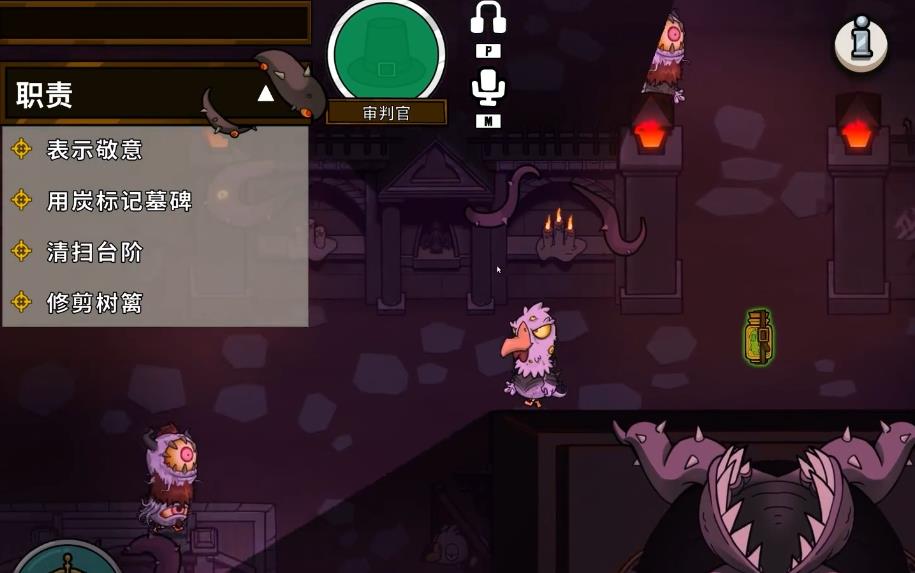Open the info button
This screenshot has width=915, height=573.
(x=861, y=42)
